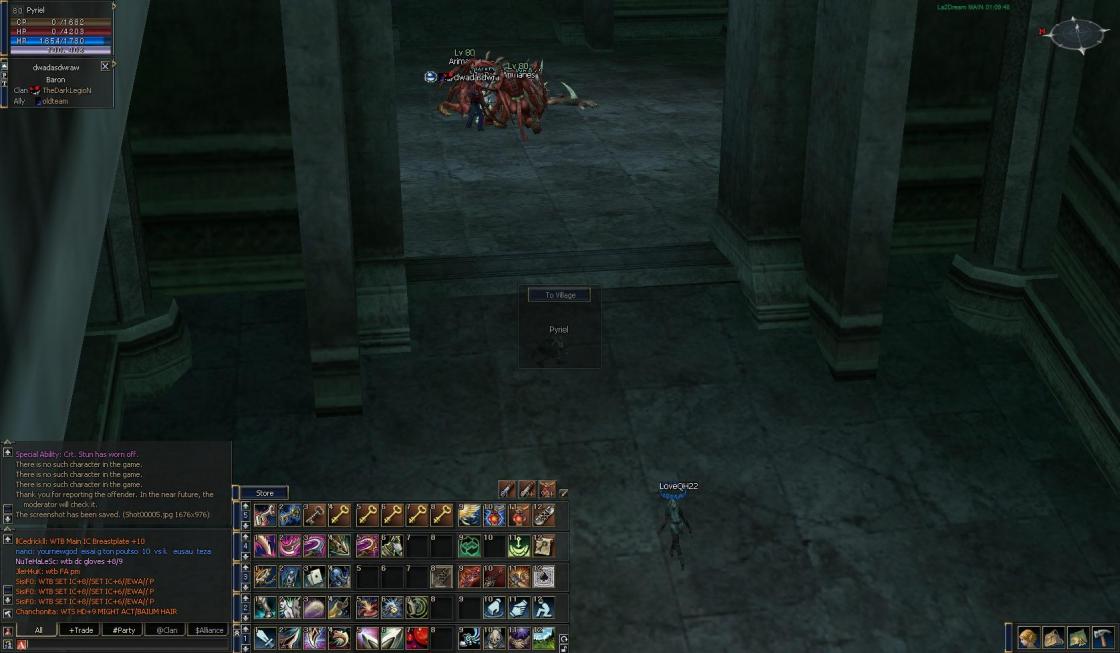Click the rotate arrow button beside the hotbar

pos(563,639)
